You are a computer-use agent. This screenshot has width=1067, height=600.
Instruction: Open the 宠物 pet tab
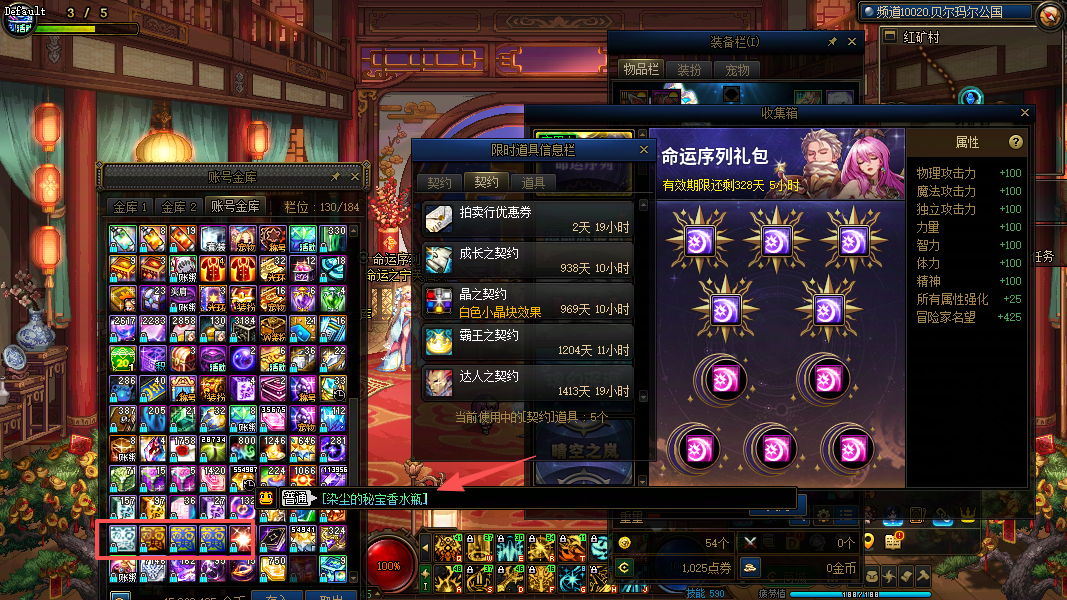[x=738, y=70]
